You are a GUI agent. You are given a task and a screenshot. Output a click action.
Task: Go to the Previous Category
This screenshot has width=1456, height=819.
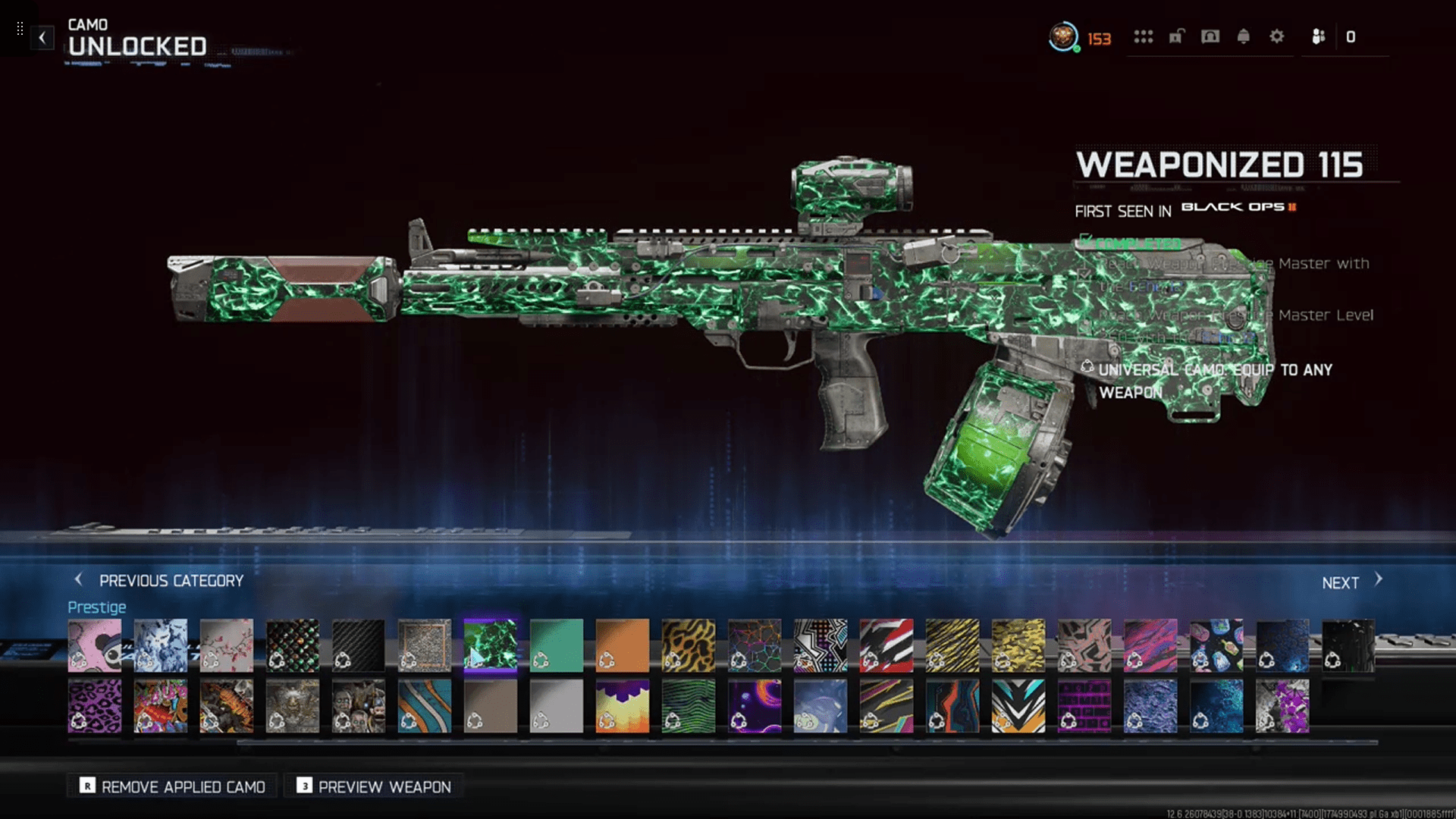159,581
